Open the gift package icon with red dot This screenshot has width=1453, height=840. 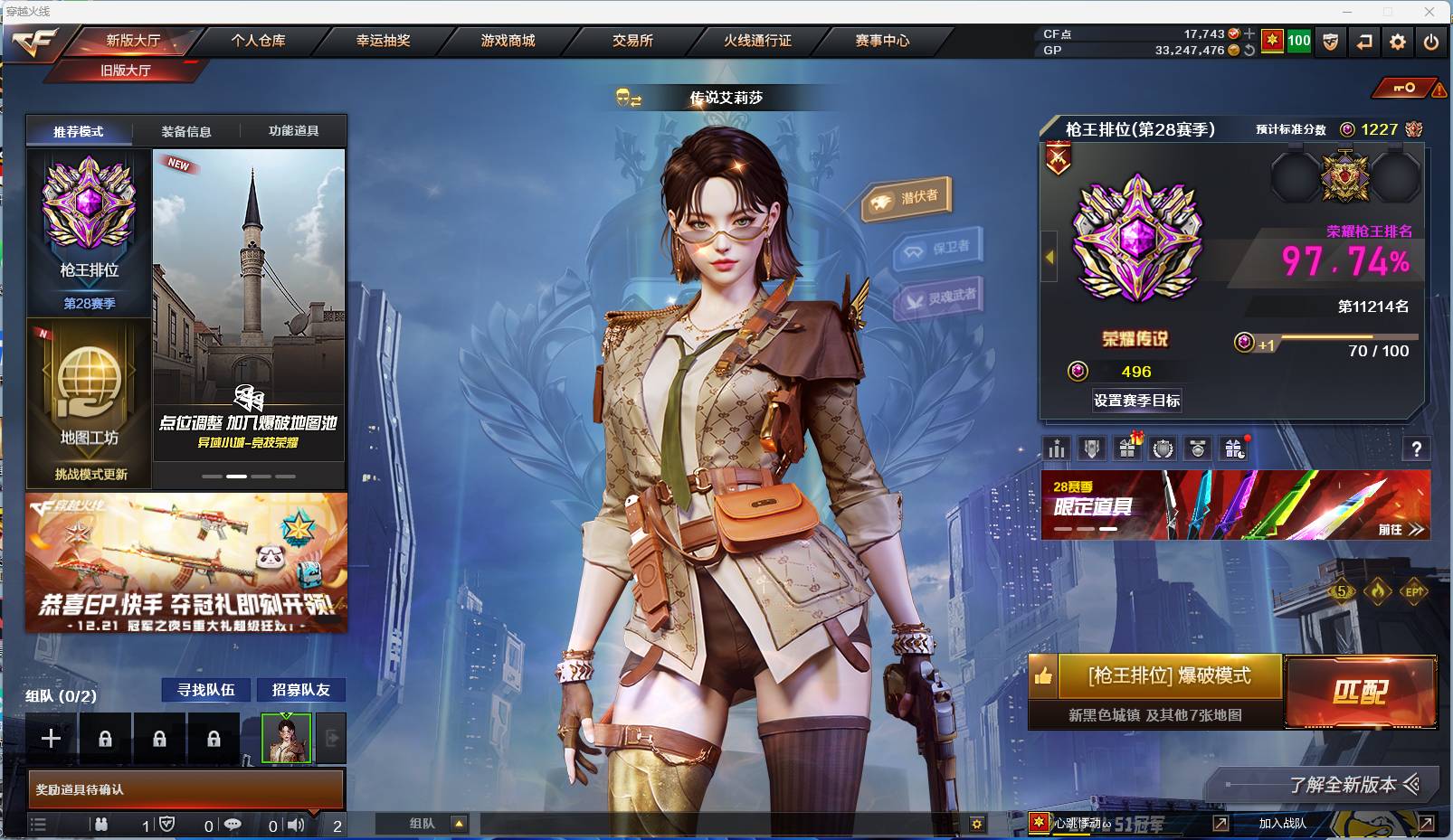click(1233, 448)
